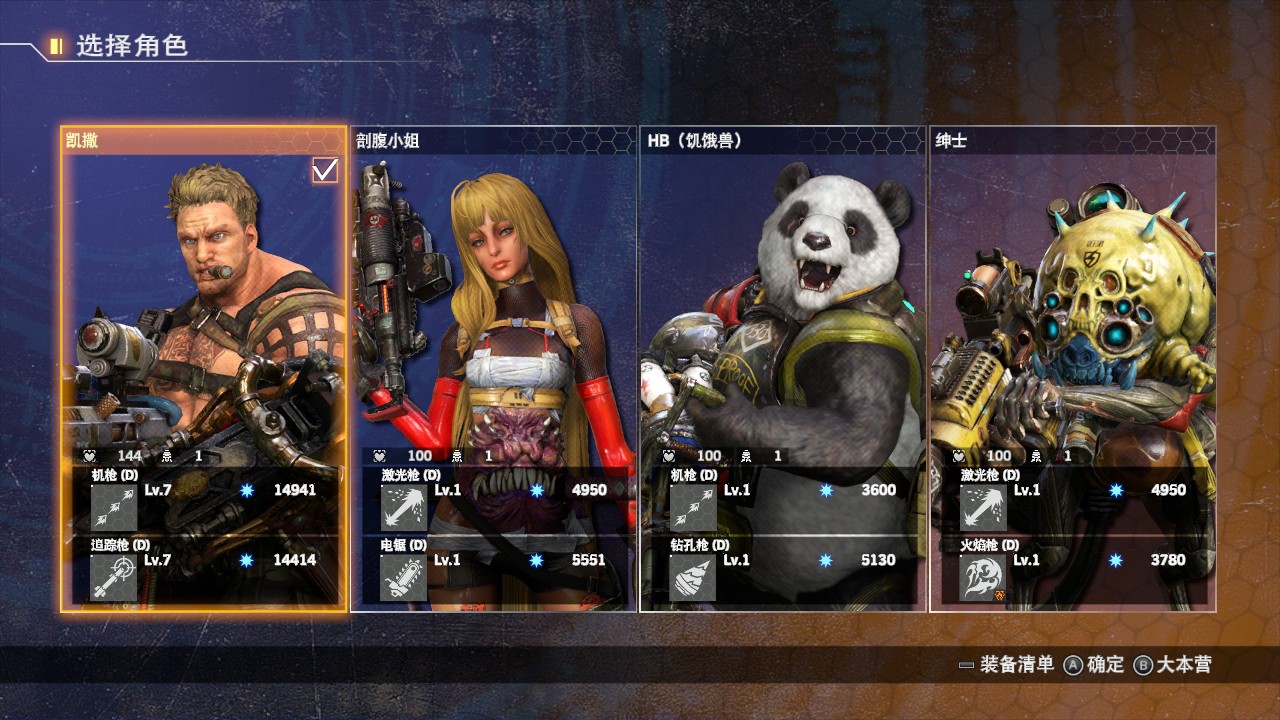Select 绅士's 火焰枪 flame weapon icon
The image size is (1280, 720).
[x=983, y=577]
